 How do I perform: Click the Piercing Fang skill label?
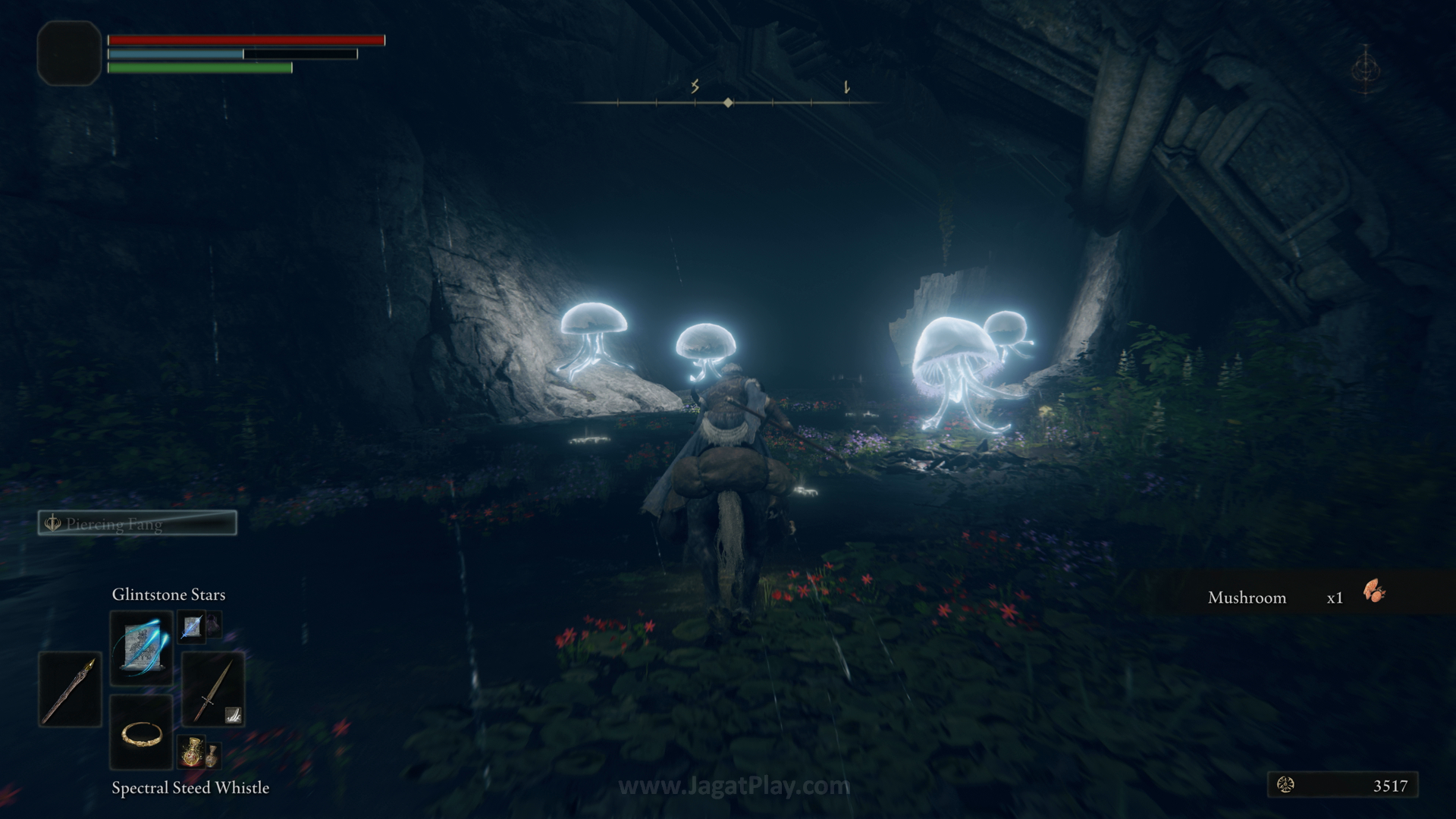pos(137,523)
